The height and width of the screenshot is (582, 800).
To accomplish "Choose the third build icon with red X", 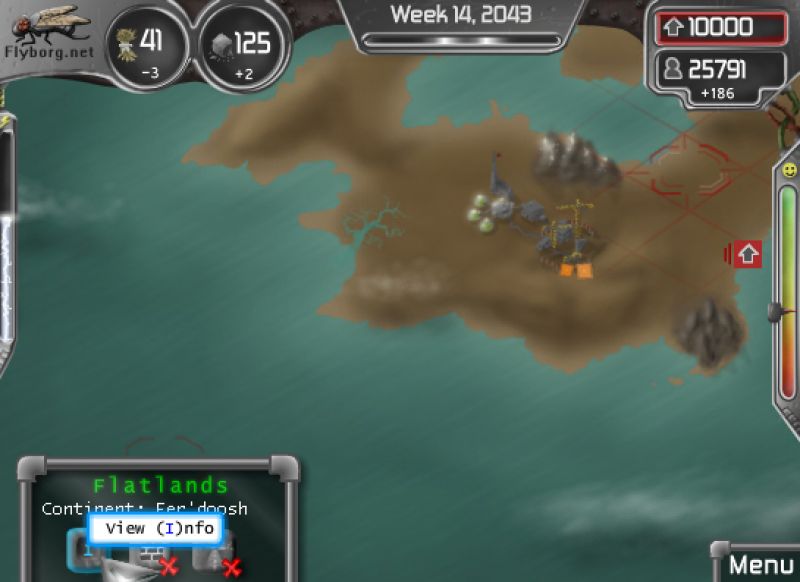I will click(x=216, y=553).
